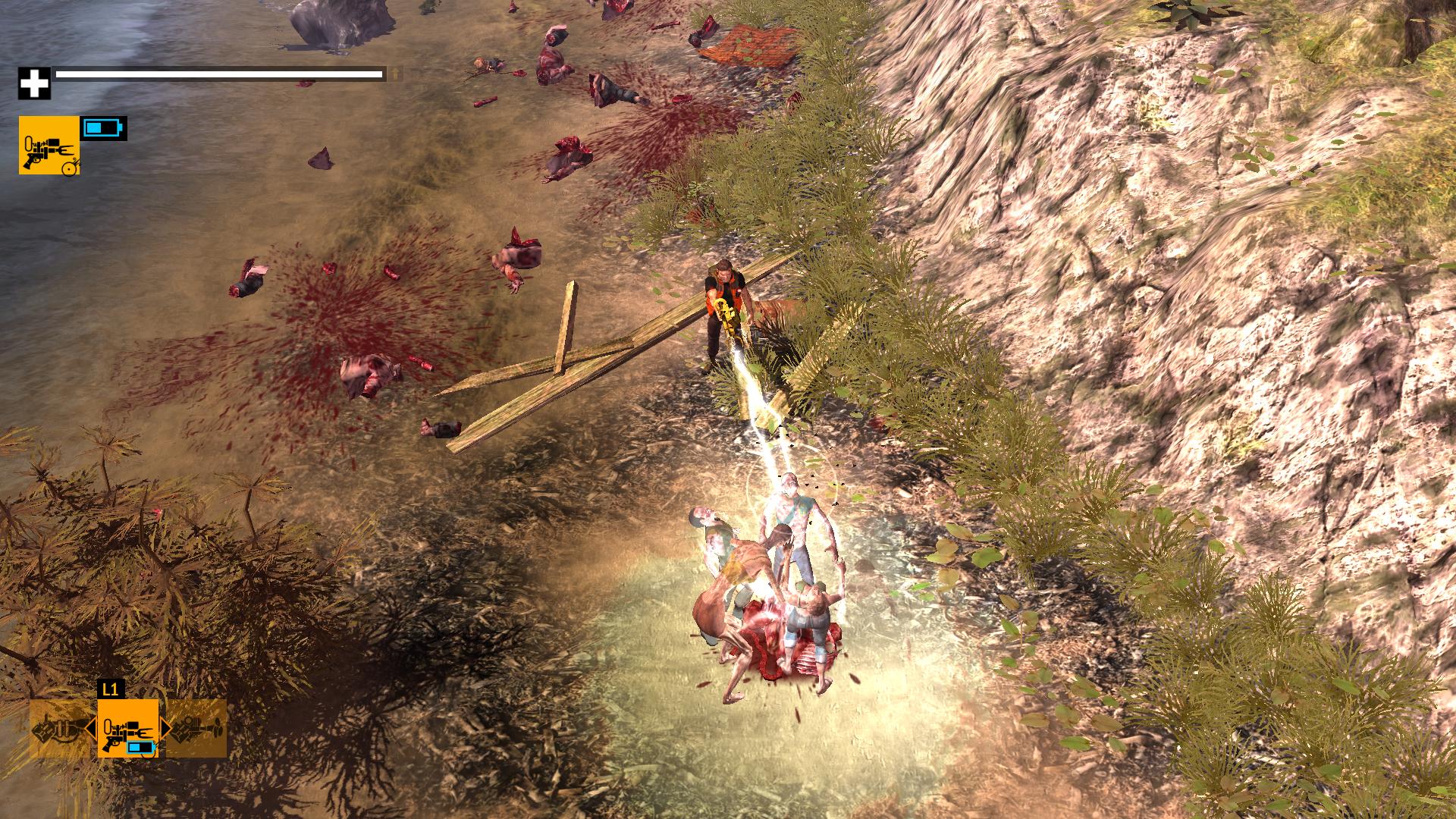
Task: Click the health cross icon
Action: click(x=34, y=82)
